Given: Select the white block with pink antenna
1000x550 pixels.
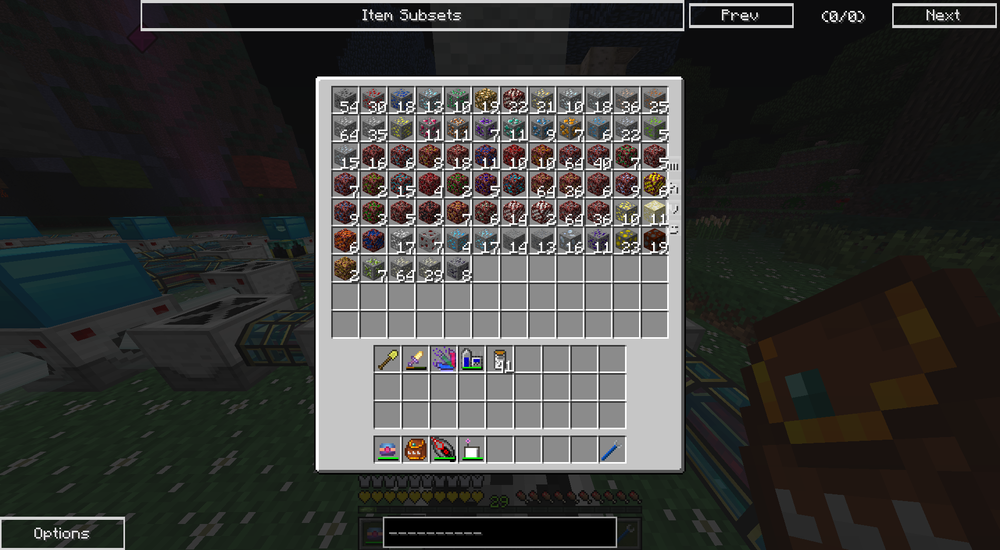Looking at the screenshot, I should 472,450.
